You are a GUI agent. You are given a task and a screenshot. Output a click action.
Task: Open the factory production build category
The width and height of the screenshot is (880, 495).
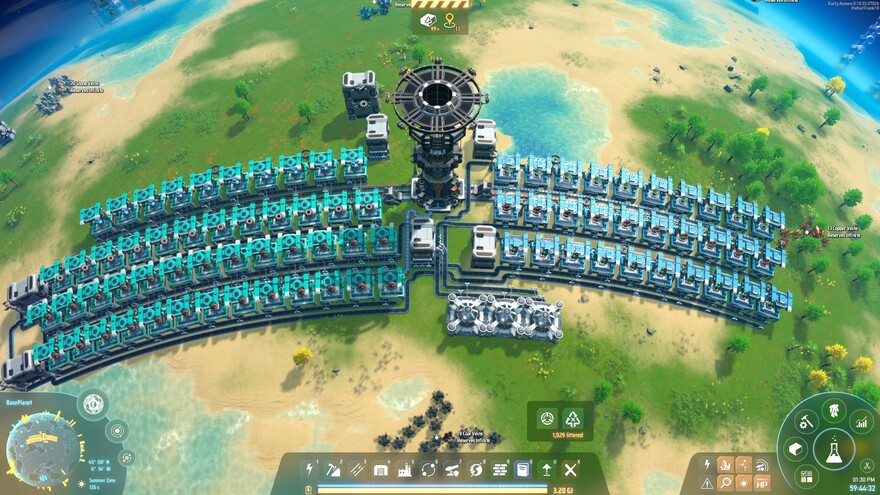[x=405, y=469]
